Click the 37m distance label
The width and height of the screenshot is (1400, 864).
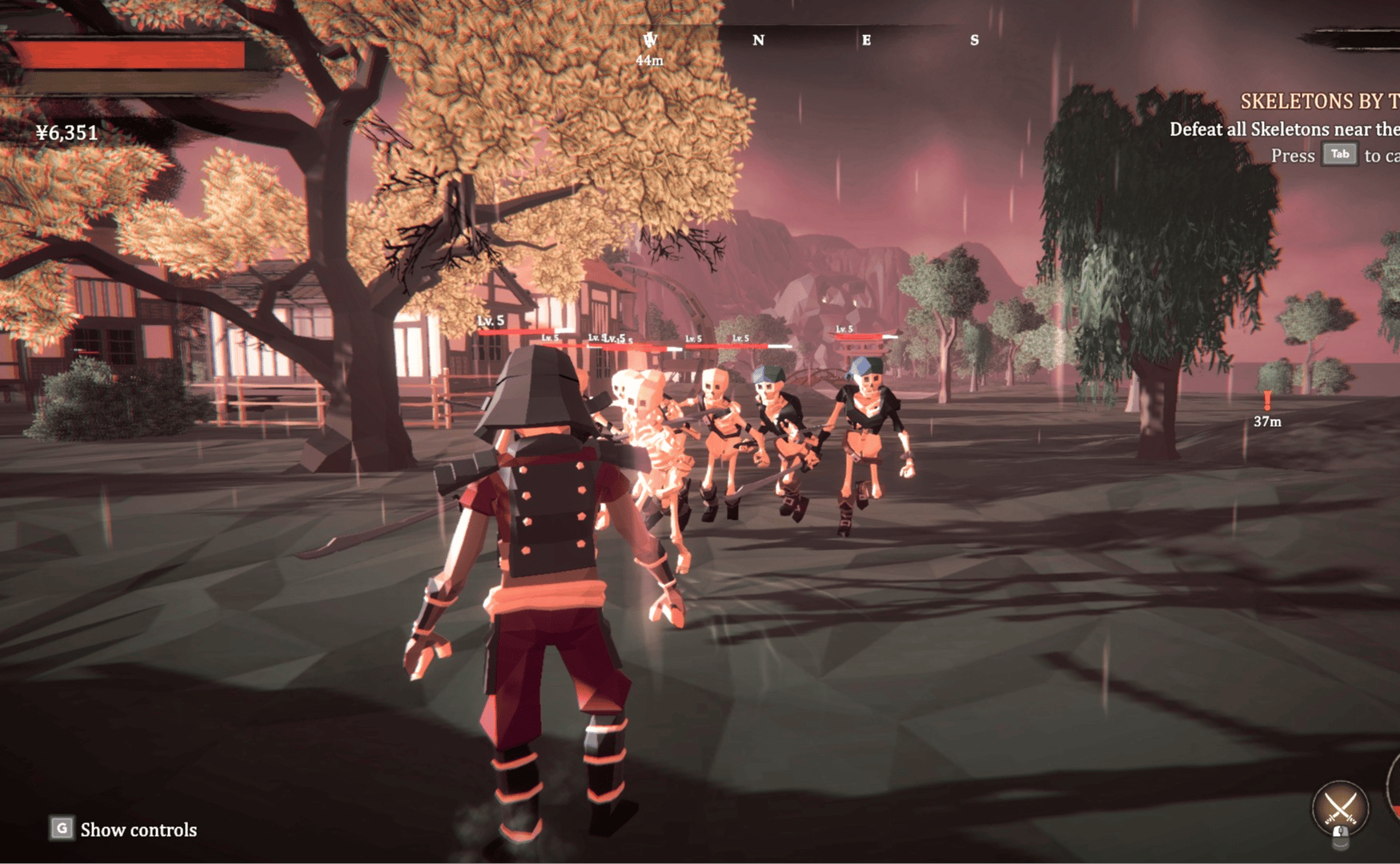[1269, 420]
